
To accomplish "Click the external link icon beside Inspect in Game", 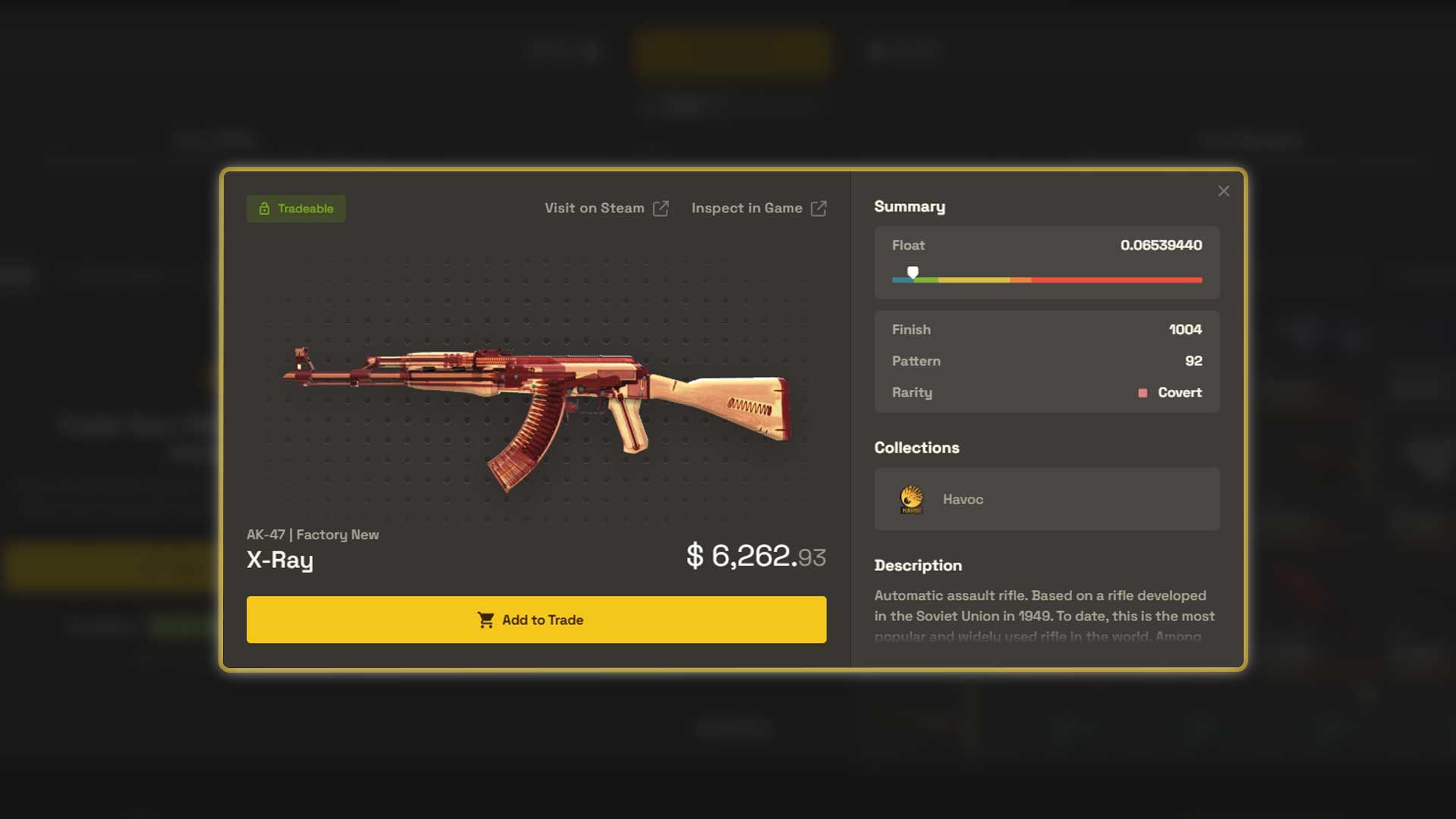I will 819,208.
